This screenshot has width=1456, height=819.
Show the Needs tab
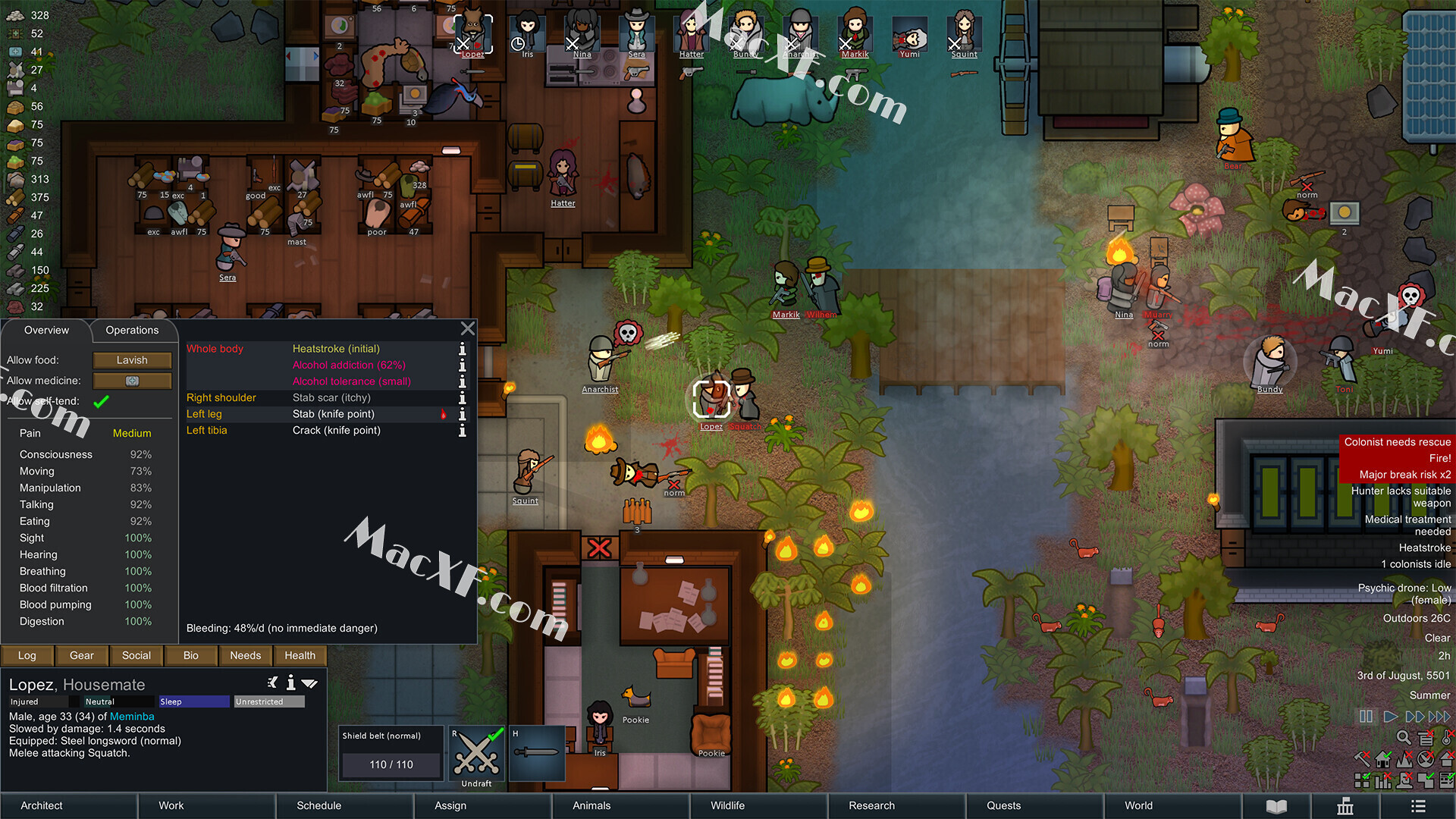click(245, 655)
